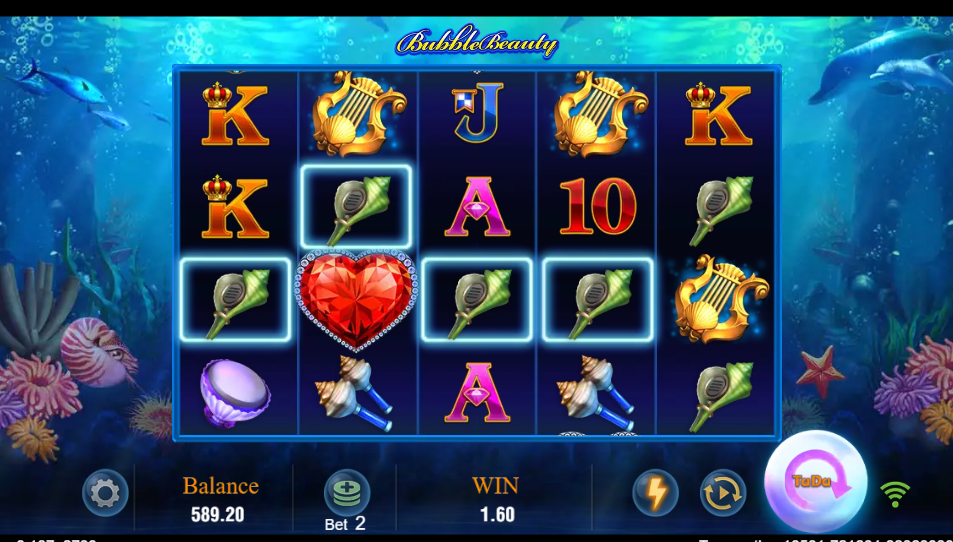
Task: Activate the lightning bolt turbo mode
Action: [655, 492]
